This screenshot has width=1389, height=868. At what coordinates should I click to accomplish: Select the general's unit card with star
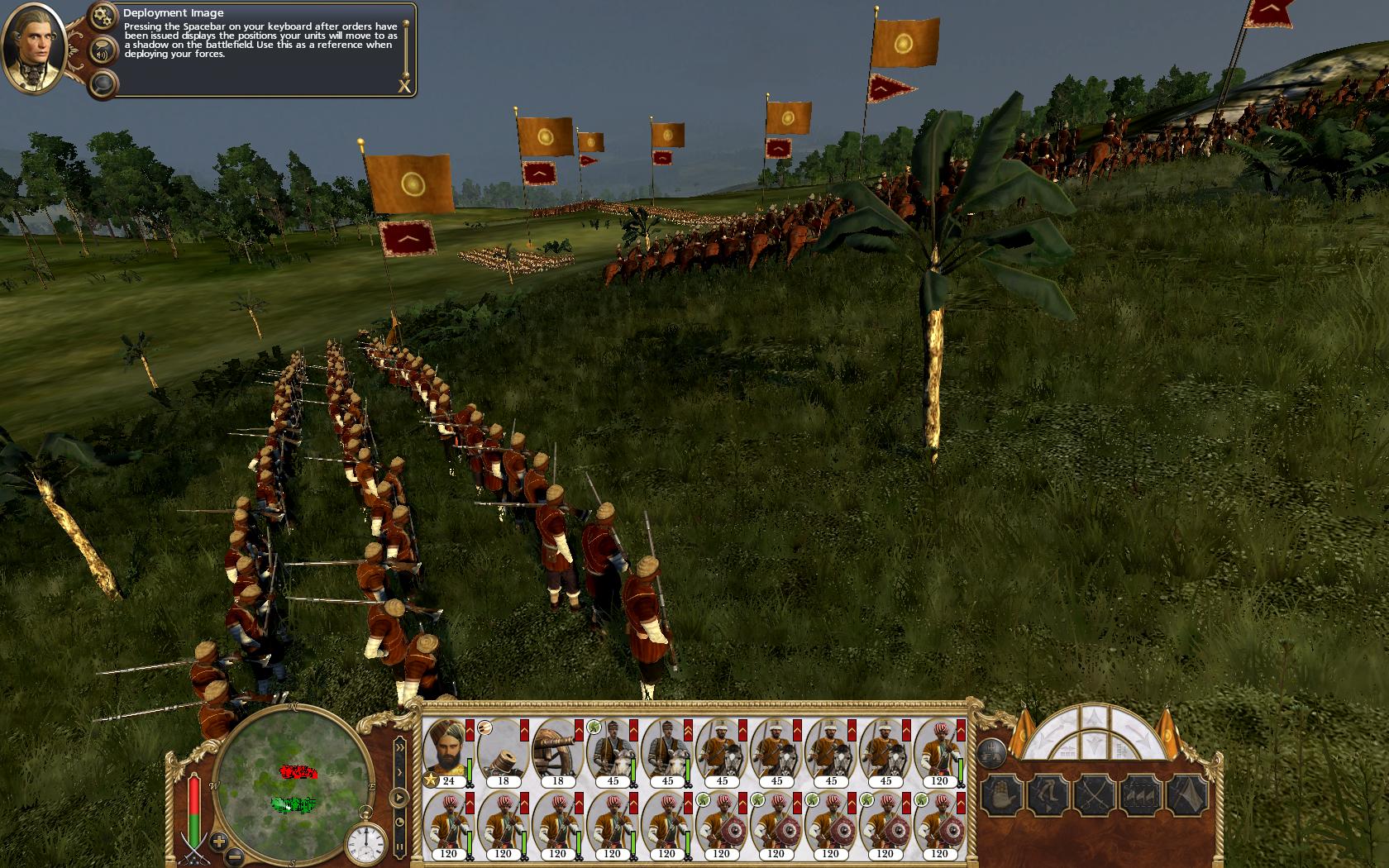tap(448, 752)
